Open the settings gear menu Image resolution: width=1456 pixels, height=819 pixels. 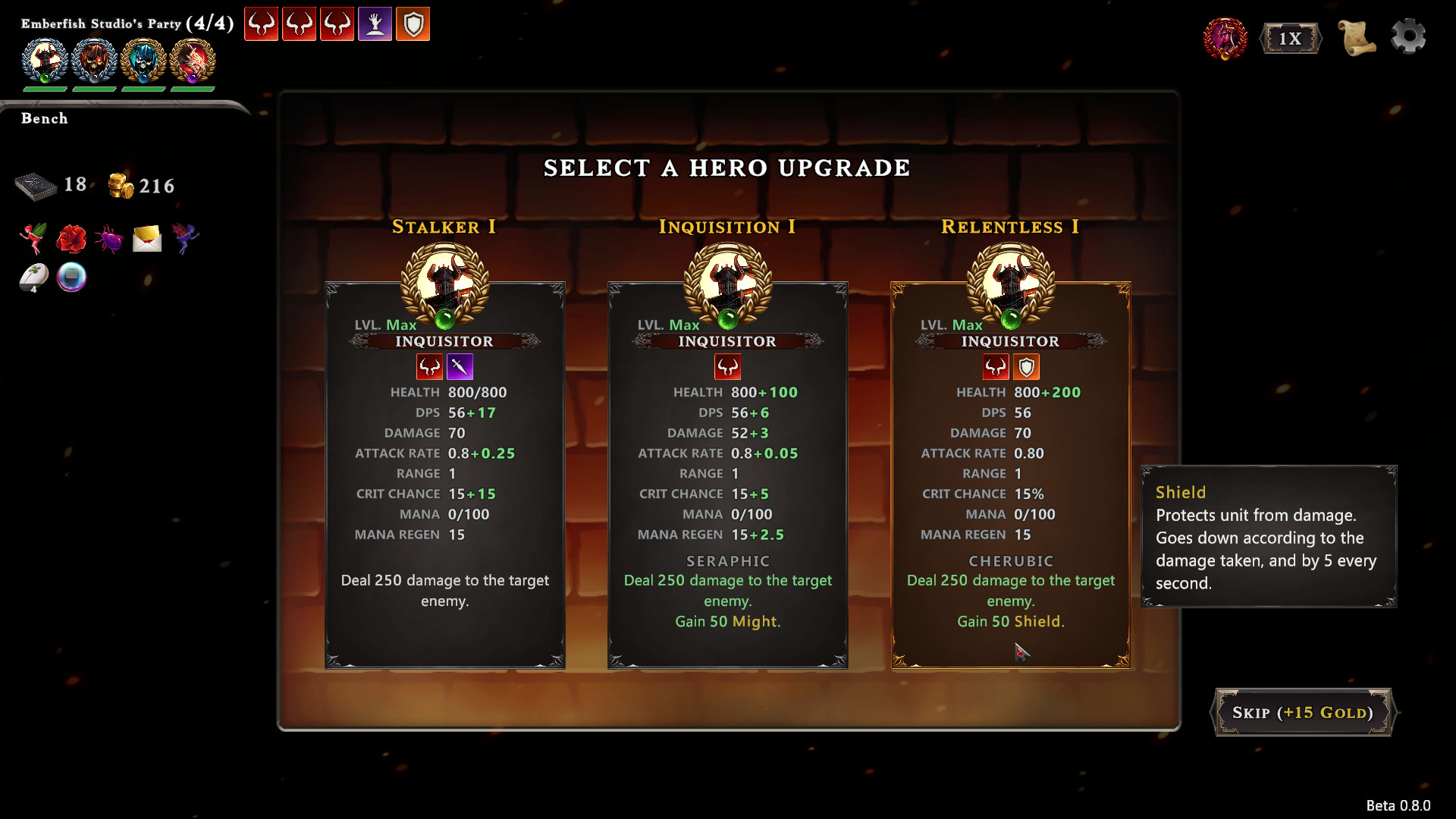[x=1408, y=37]
